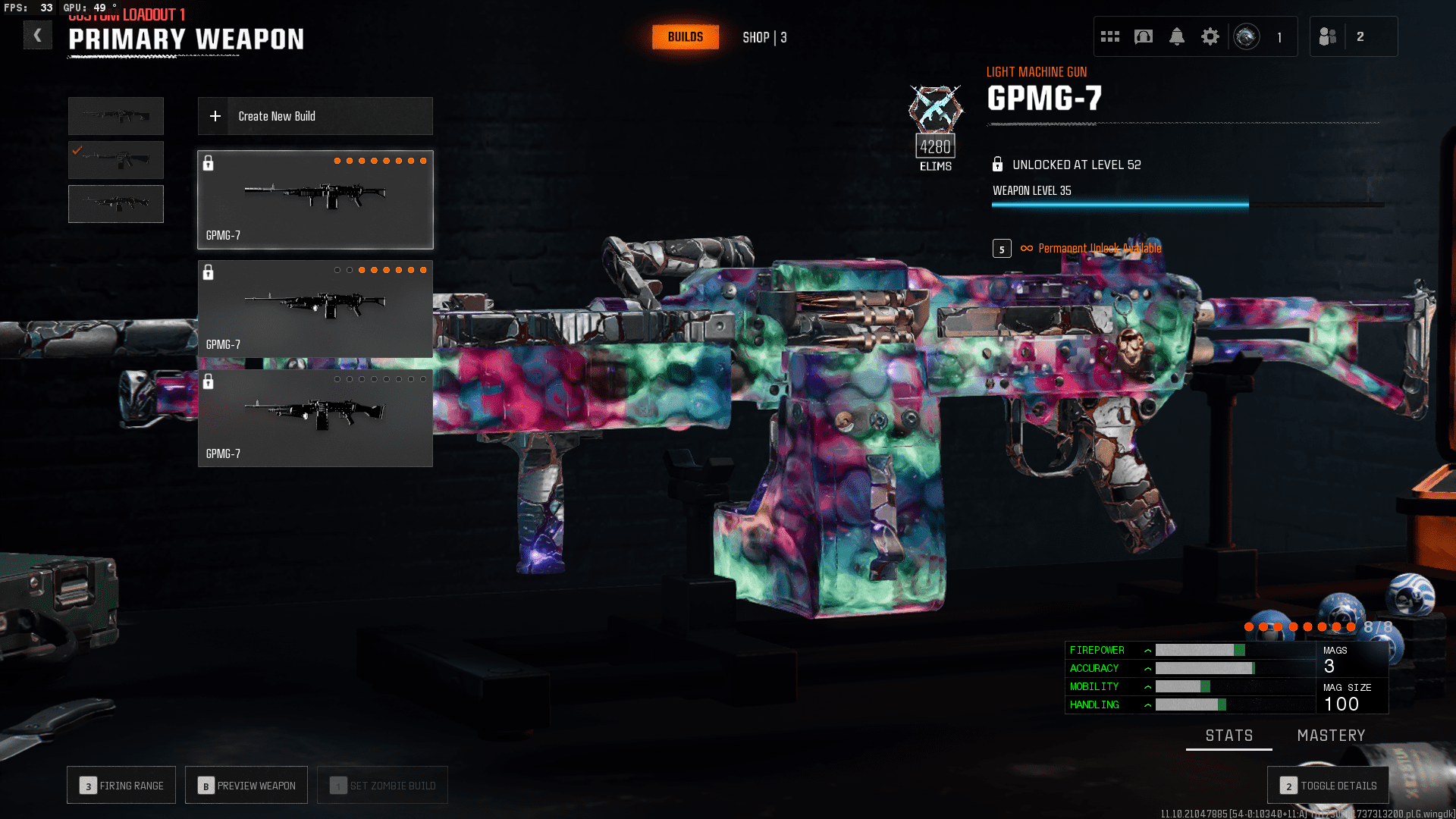Select the GPMG-7 build with eight orange dots
This screenshot has width=1456, height=819.
315,199
